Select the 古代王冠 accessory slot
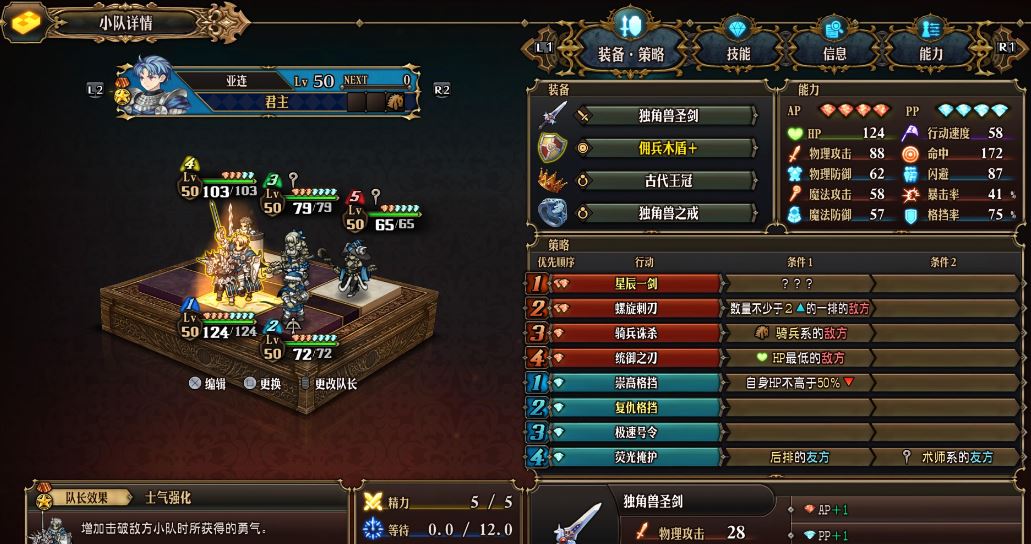The width and height of the screenshot is (1031, 544). pos(667,181)
